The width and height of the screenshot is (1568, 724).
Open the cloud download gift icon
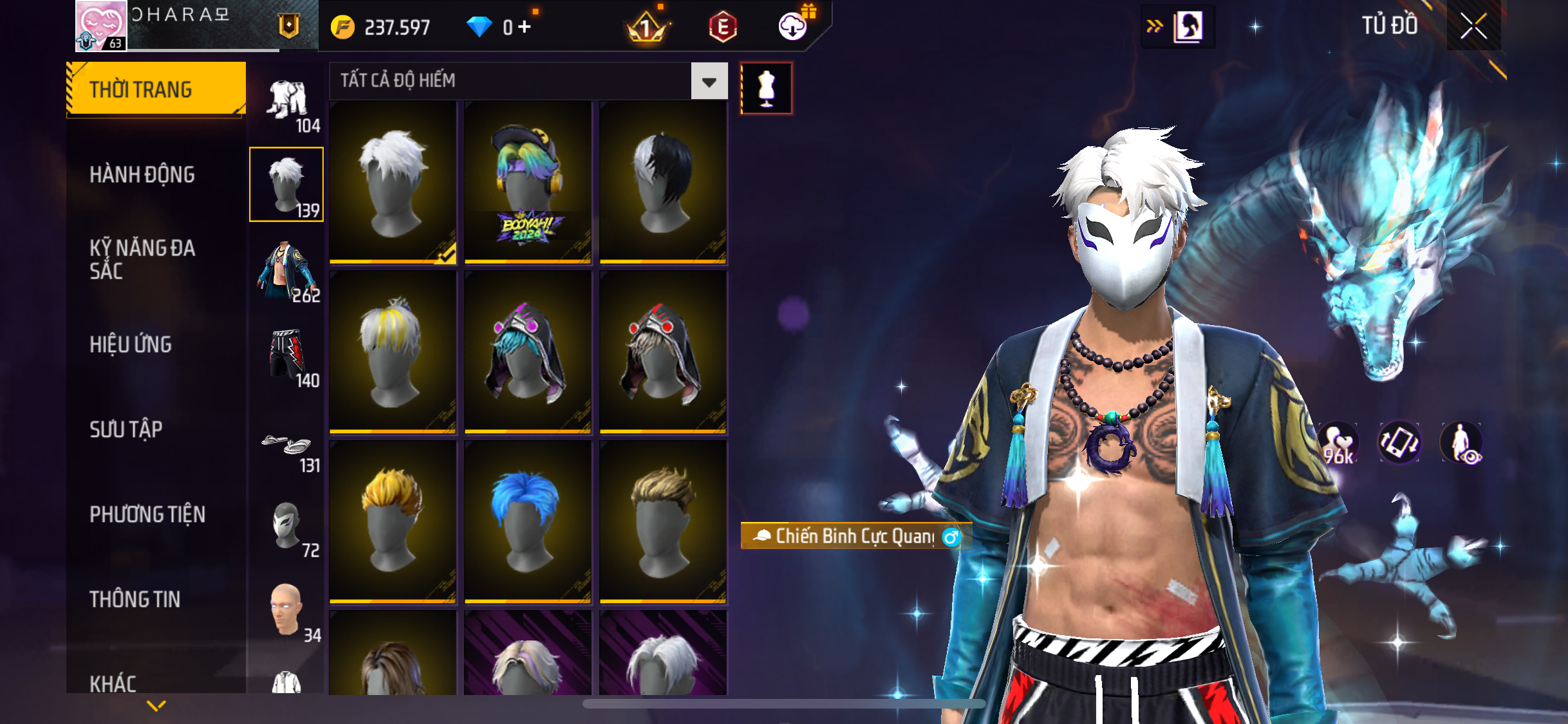(x=794, y=26)
